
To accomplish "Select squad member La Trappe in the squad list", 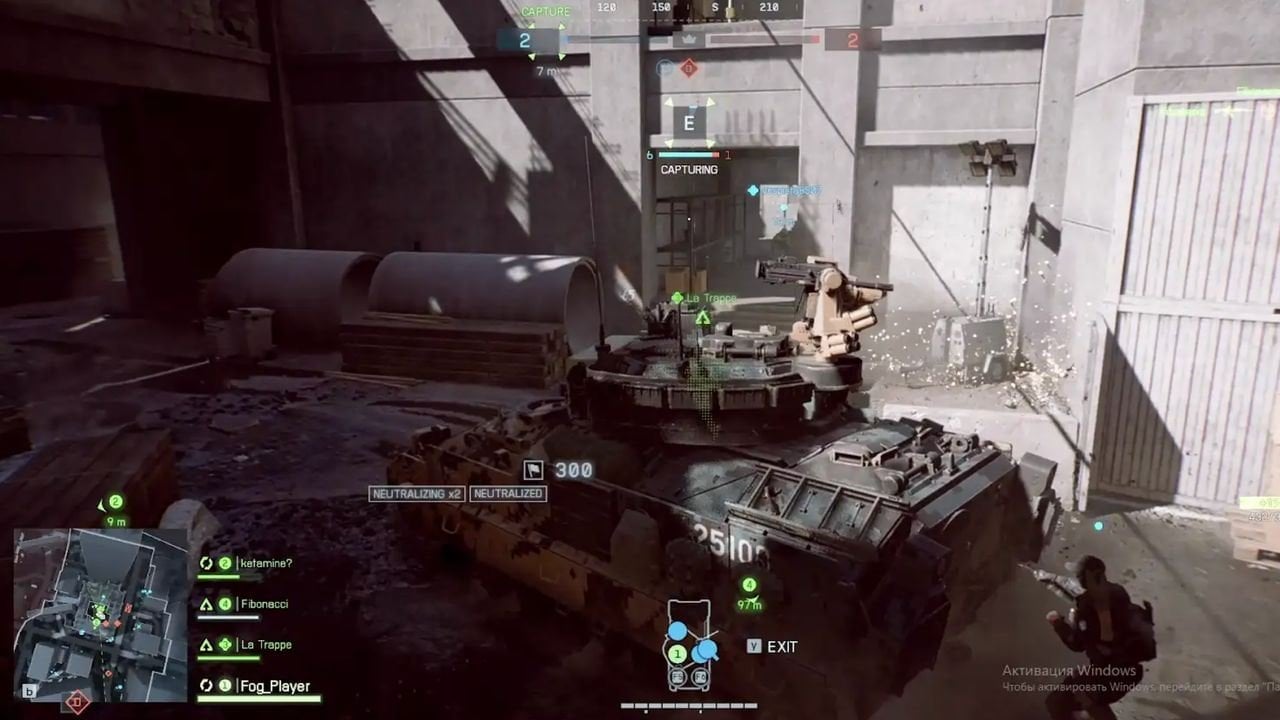I will (265, 645).
